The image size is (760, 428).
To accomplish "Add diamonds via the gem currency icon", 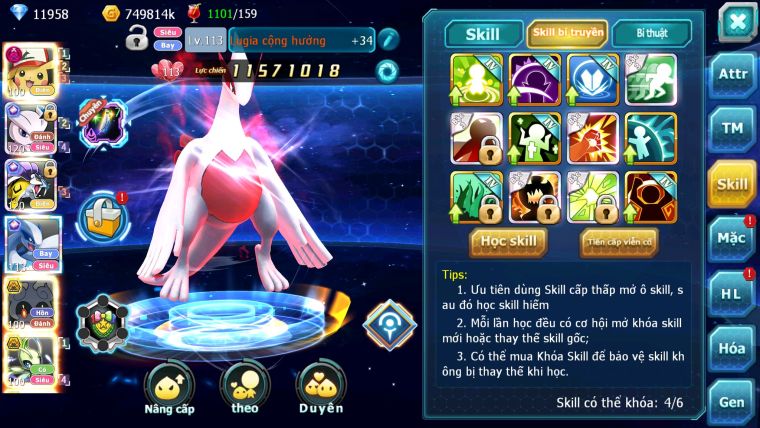I will pyautogui.click(x=16, y=13).
